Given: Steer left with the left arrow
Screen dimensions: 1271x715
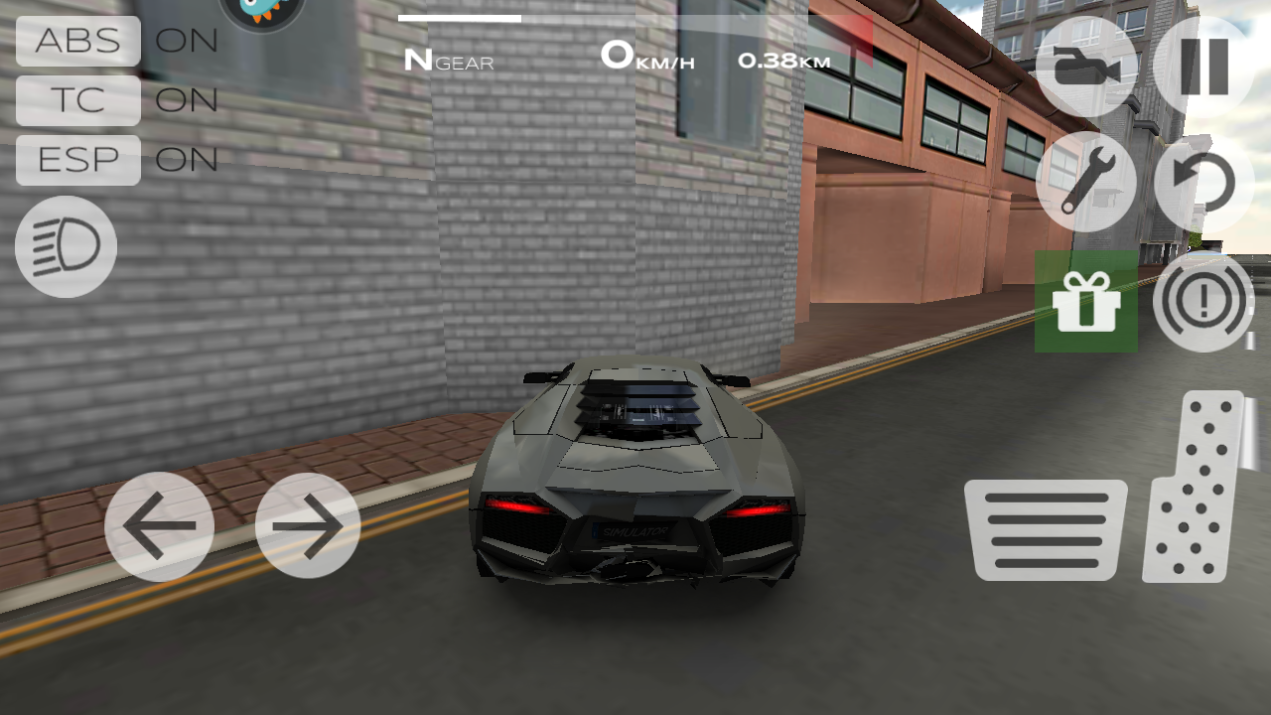Looking at the screenshot, I should [x=159, y=526].
